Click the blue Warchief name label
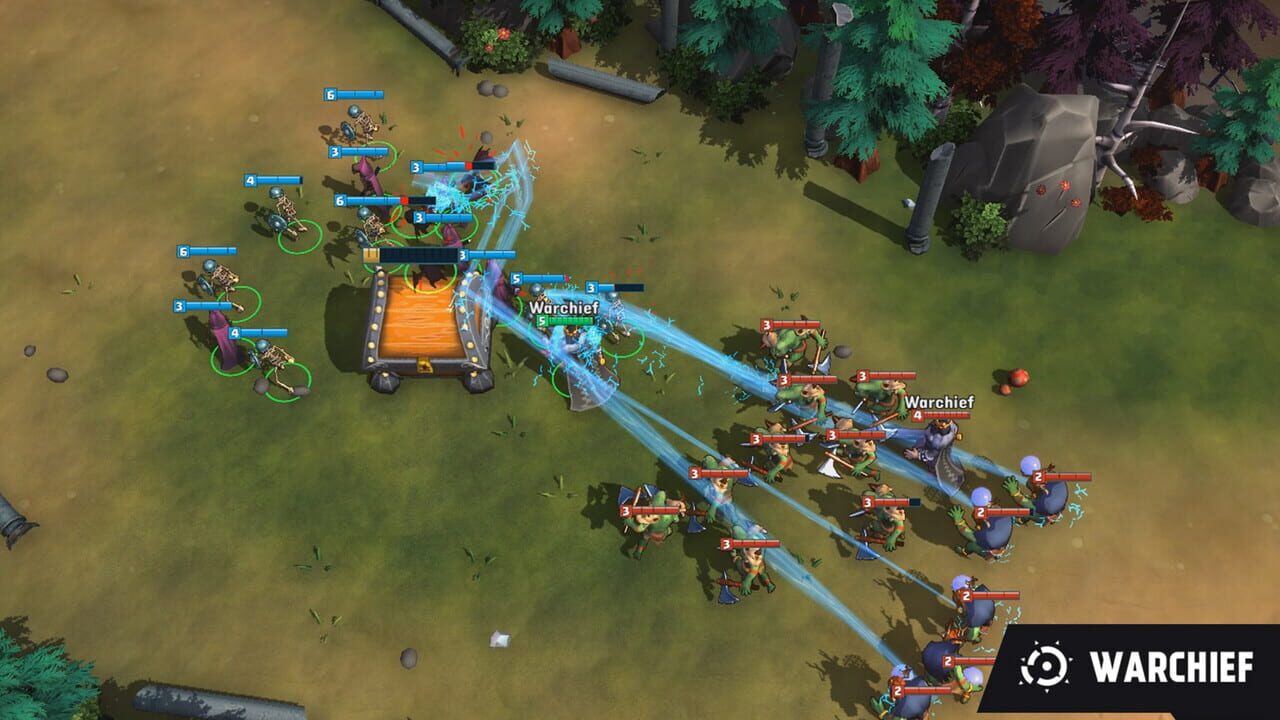Image resolution: width=1280 pixels, height=720 pixels. [562, 308]
